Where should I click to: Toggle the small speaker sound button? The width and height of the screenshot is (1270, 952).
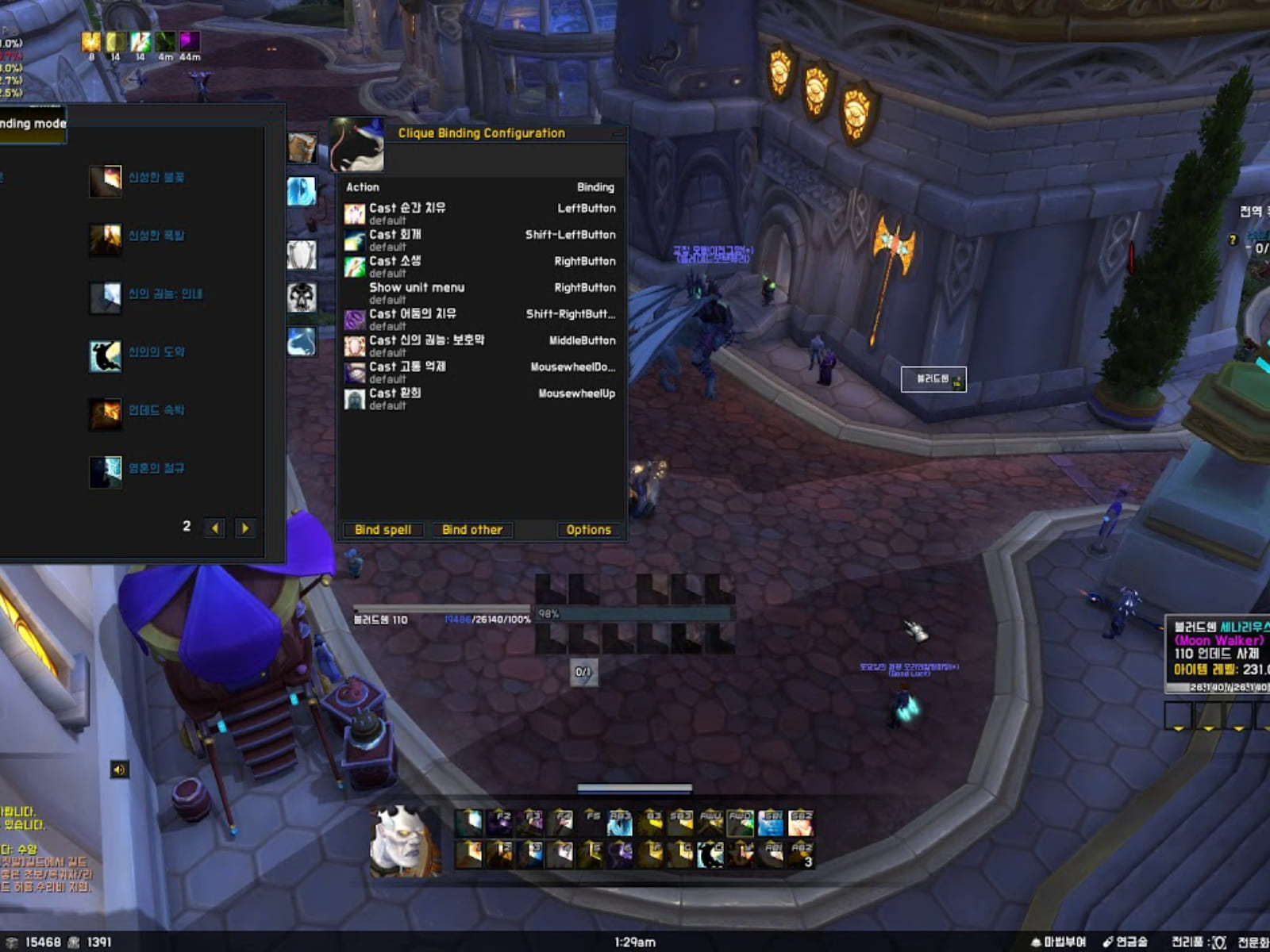(119, 770)
